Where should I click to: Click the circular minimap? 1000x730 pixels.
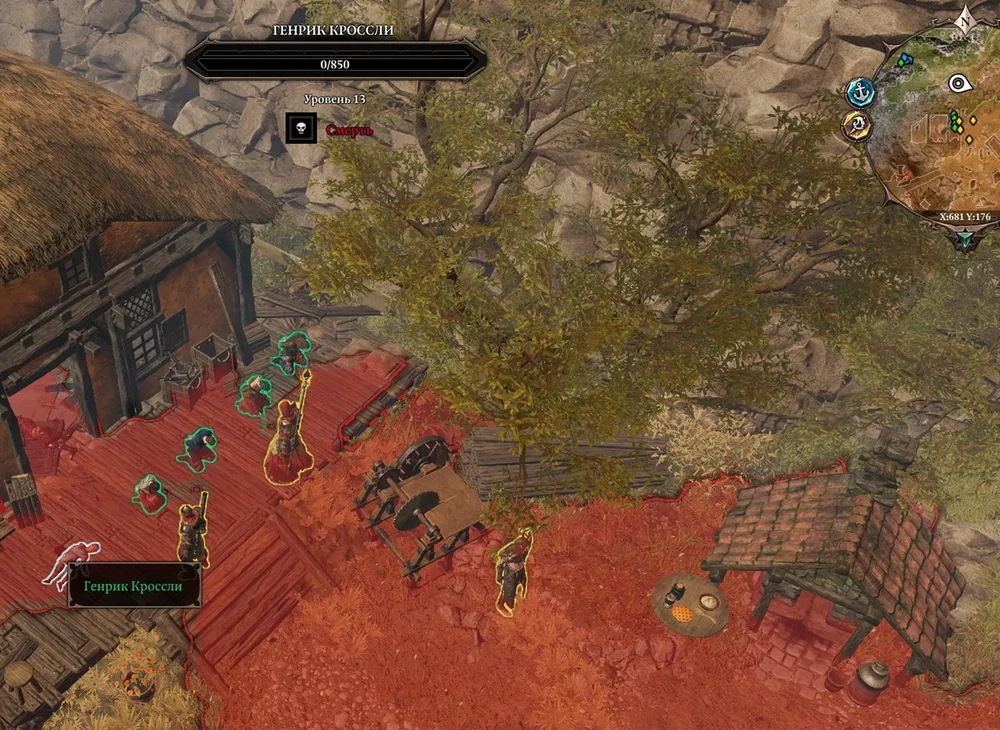point(935,130)
